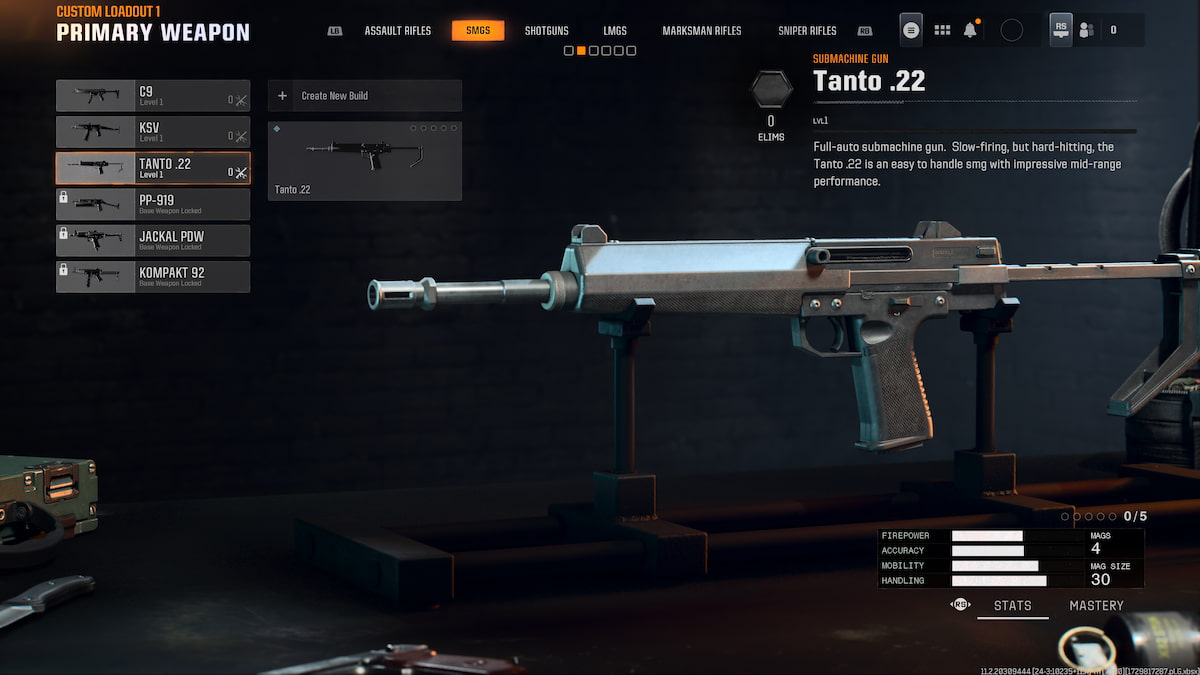
Task: Open the notifications bell
Action: pos(970,30)
